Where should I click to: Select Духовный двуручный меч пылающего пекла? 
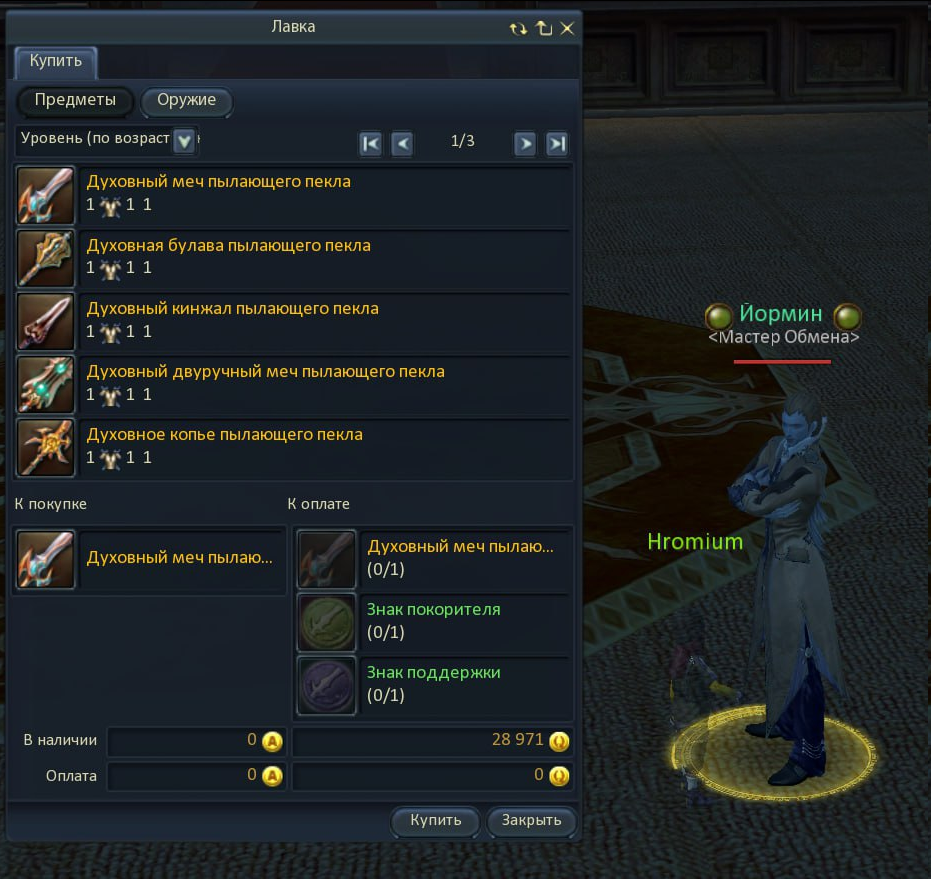click(266, 371)
